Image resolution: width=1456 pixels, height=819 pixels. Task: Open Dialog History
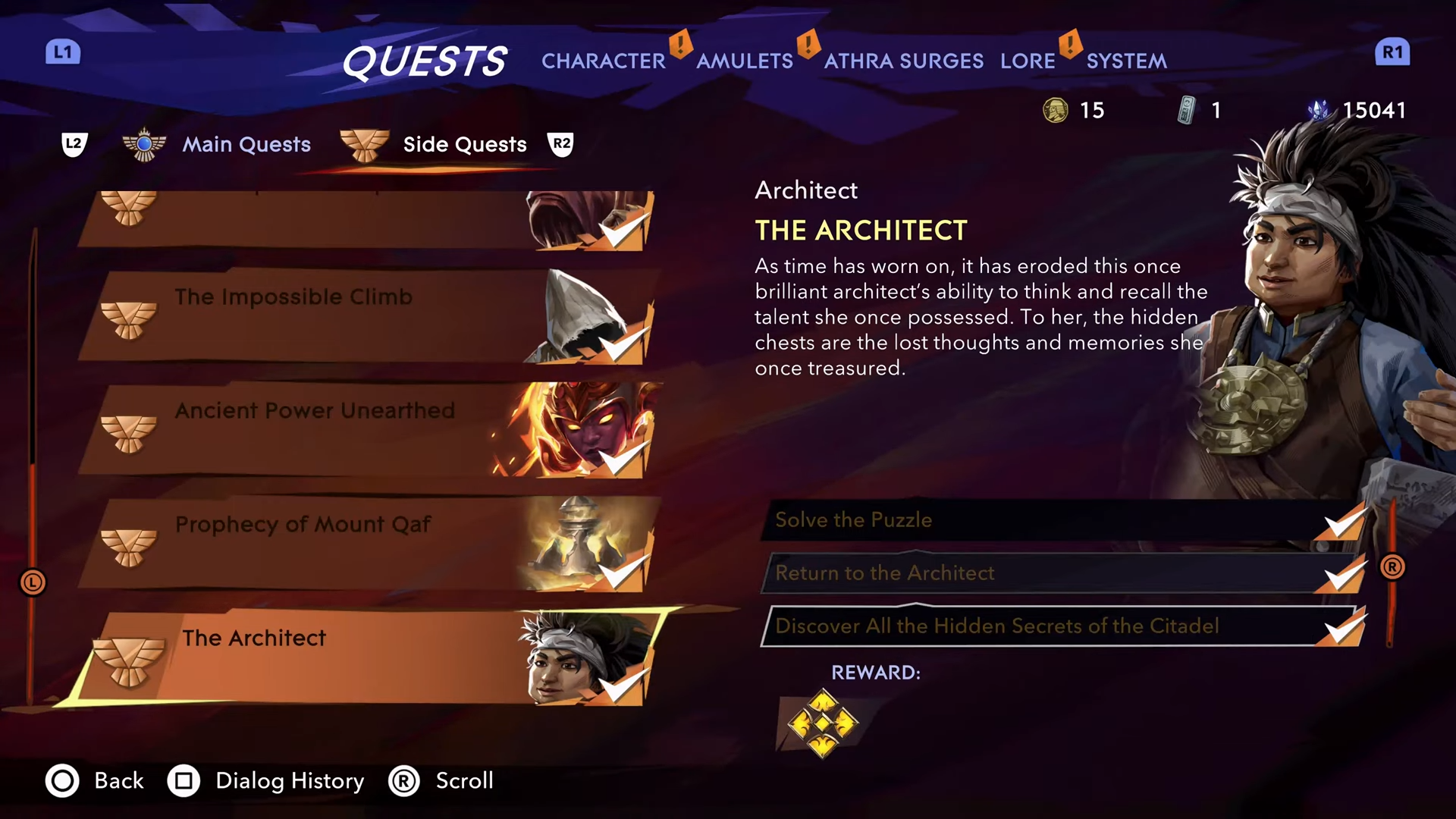coord(265,781)
